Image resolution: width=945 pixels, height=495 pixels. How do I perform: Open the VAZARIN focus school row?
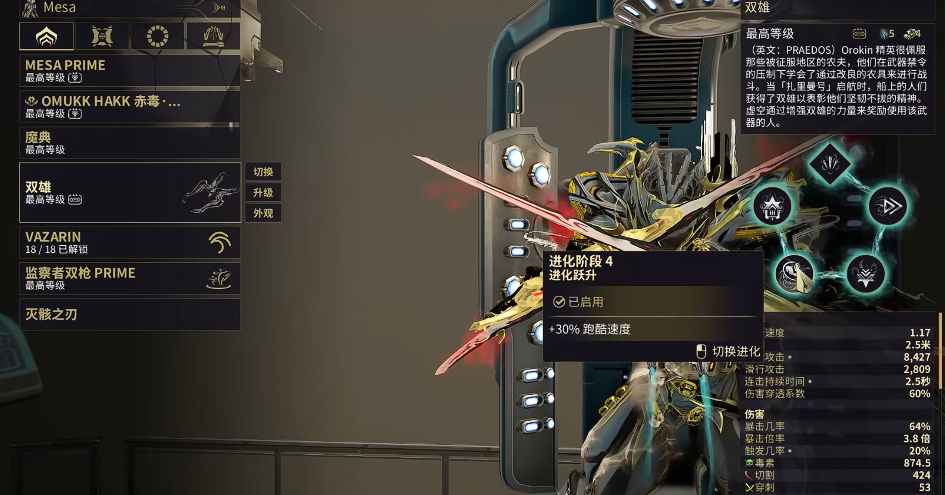pyautogui.click(x=130, y=242)
